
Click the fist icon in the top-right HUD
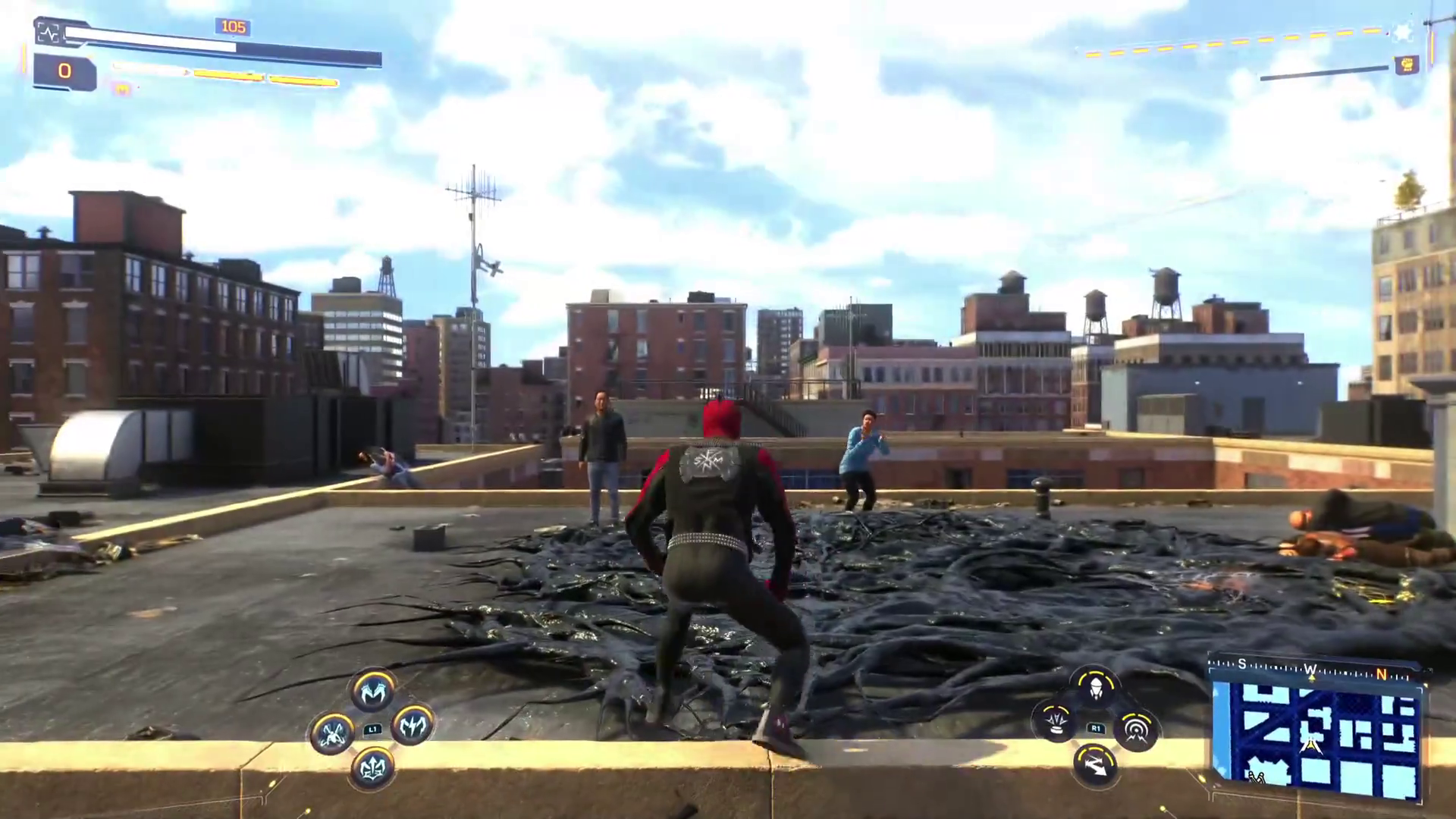tap(1407, 64)
